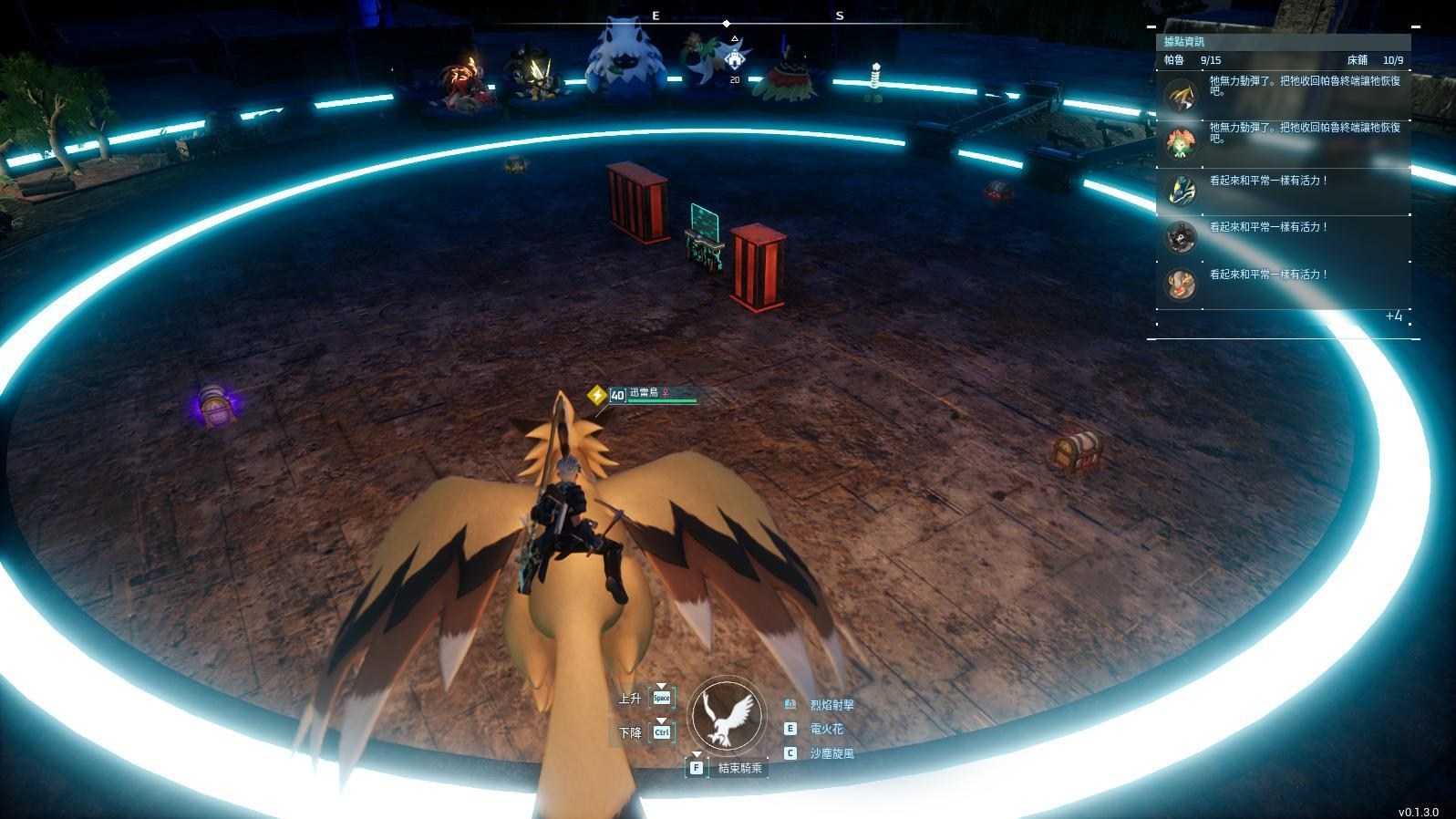Screen dimensions: 1456x819
Task: Activate the 沙塵旋風 skill entry
Action: coord(831,753)
